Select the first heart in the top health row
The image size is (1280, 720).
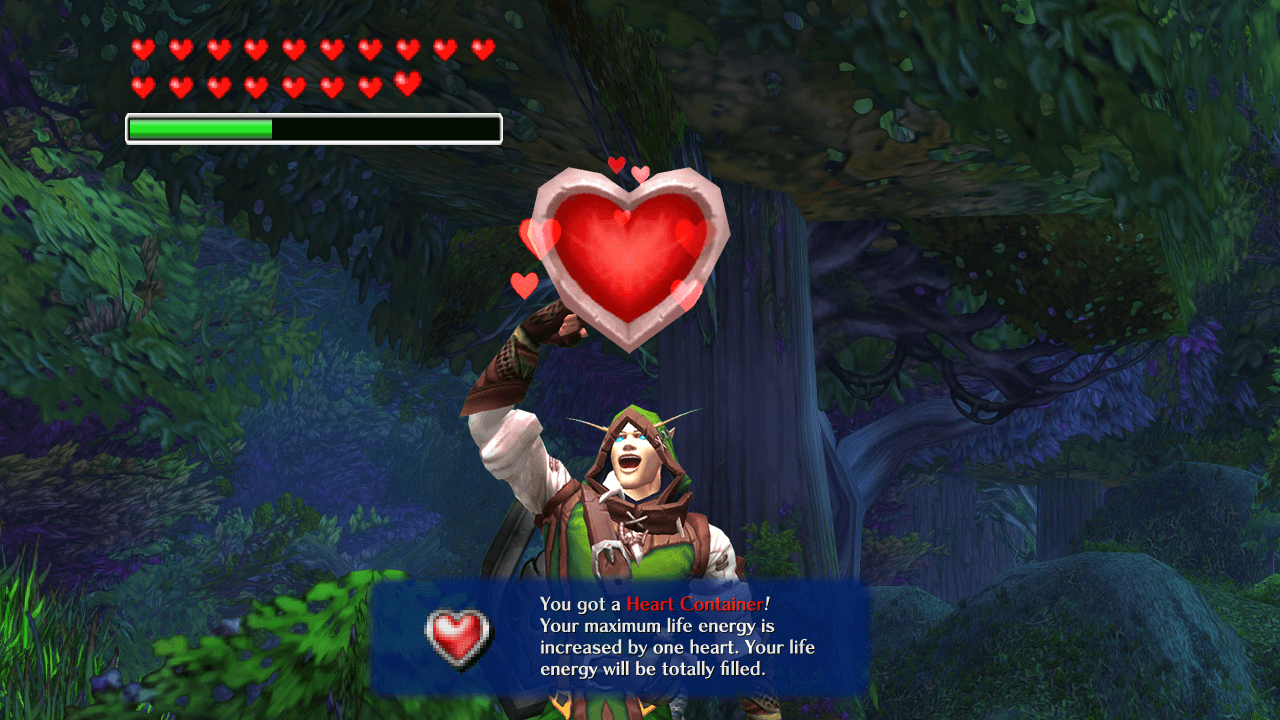point(144,47)
